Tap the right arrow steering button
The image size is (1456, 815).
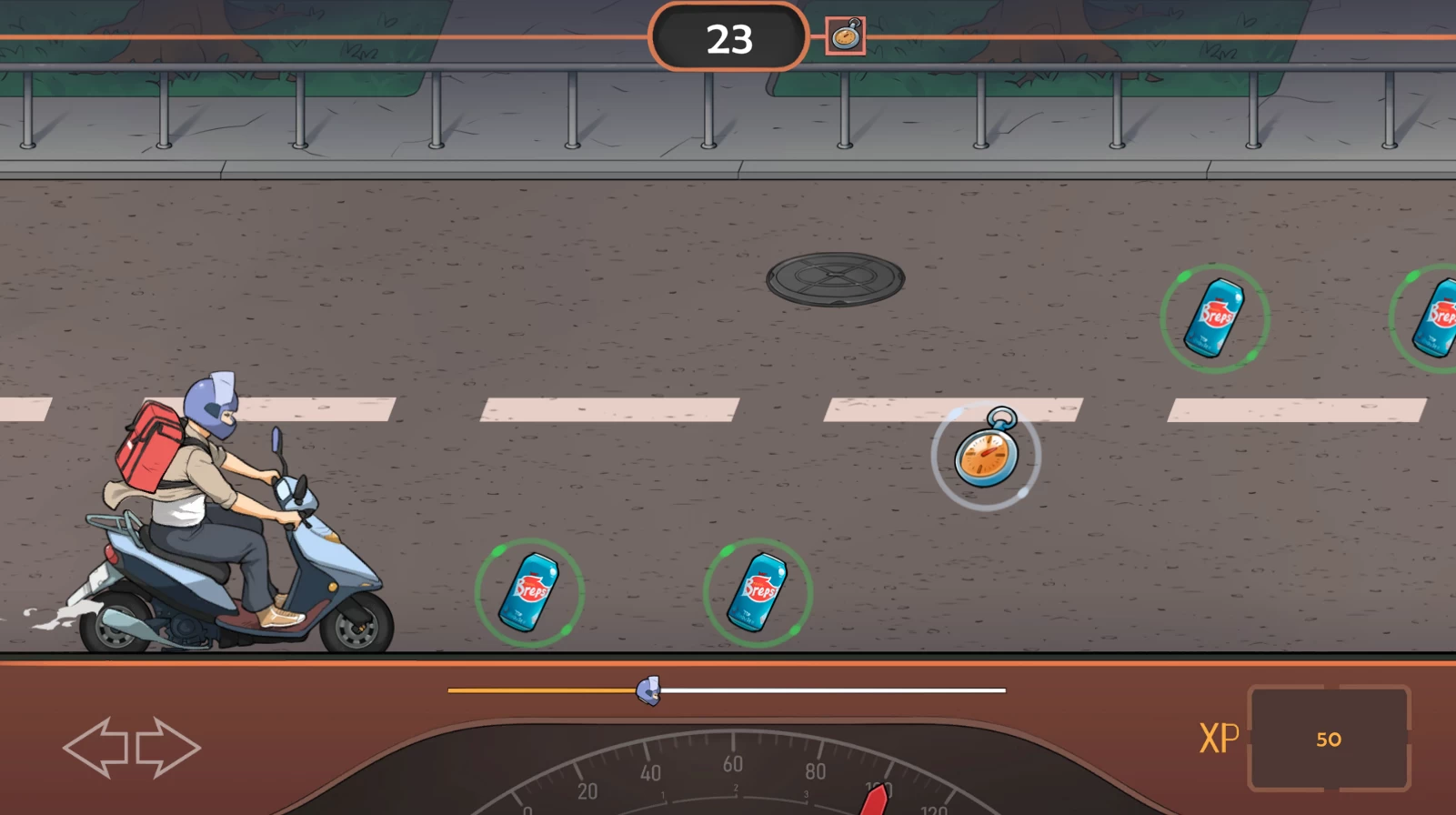pyautogui.click(x=168, y=748)
